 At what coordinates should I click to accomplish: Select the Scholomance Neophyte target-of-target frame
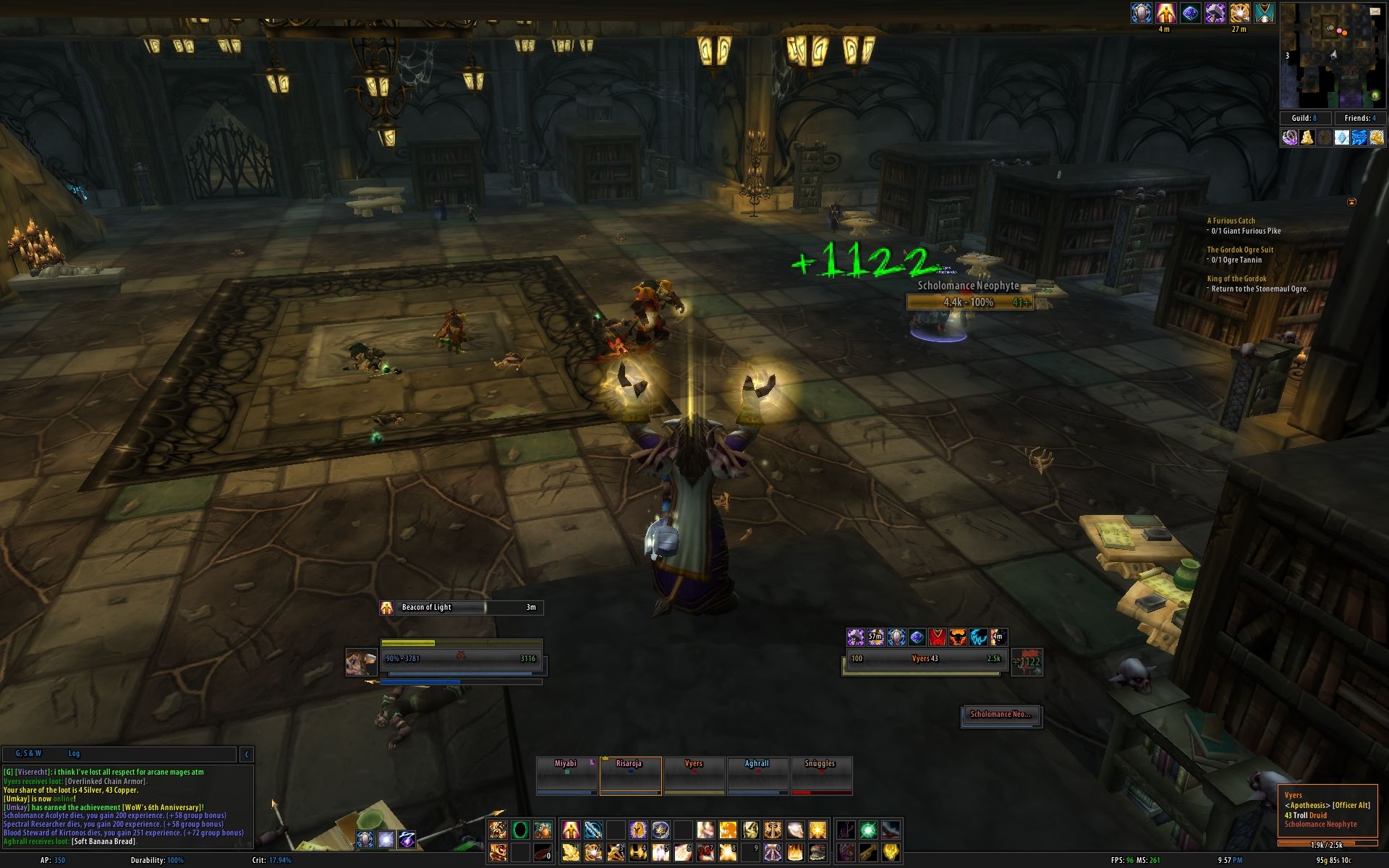[x=1001, y=715]
